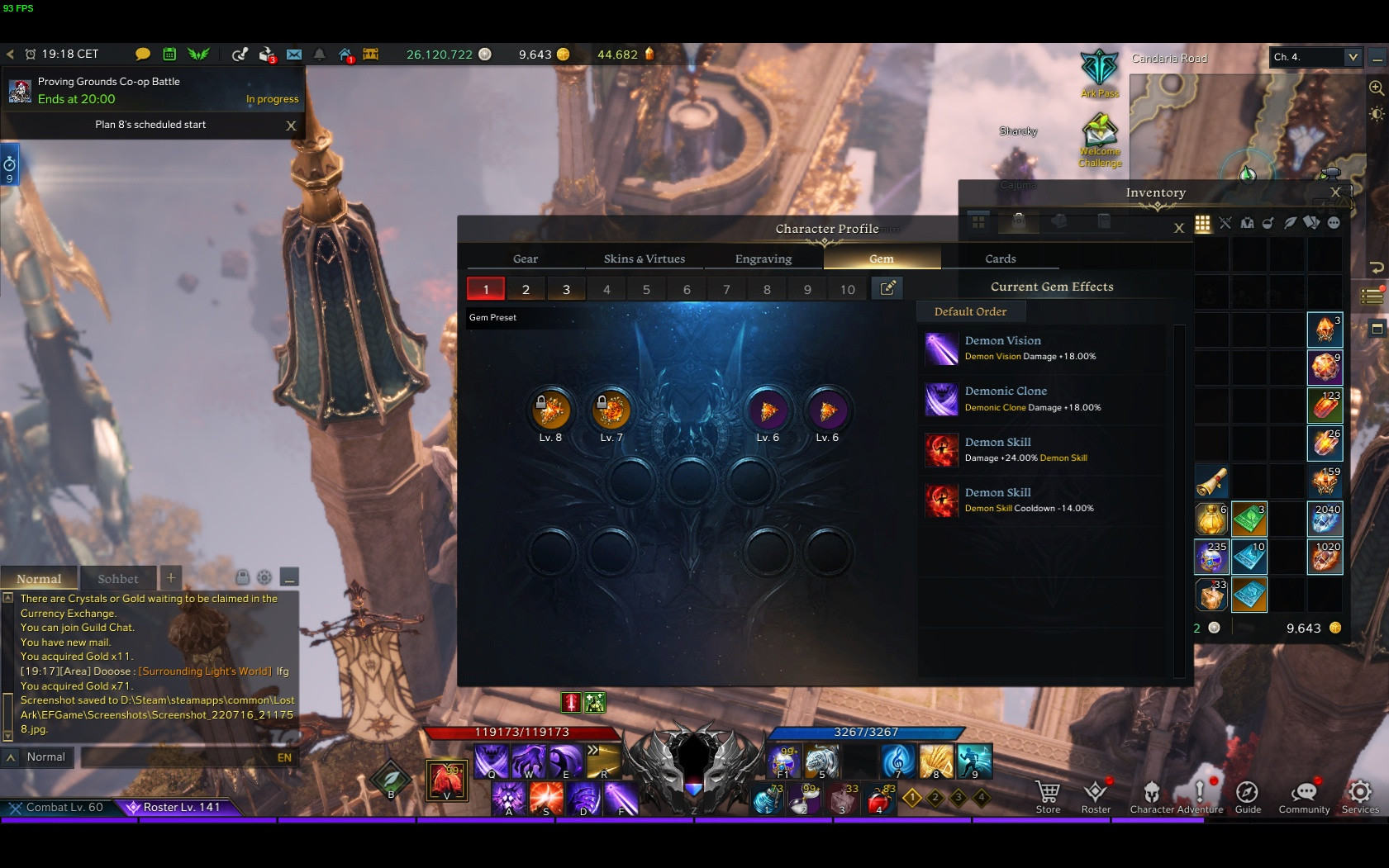The height and width of the screenshot is (868, 1389).
Task: Select the Engraving tab
Action: pyautogui.click(x=763, y=259)
